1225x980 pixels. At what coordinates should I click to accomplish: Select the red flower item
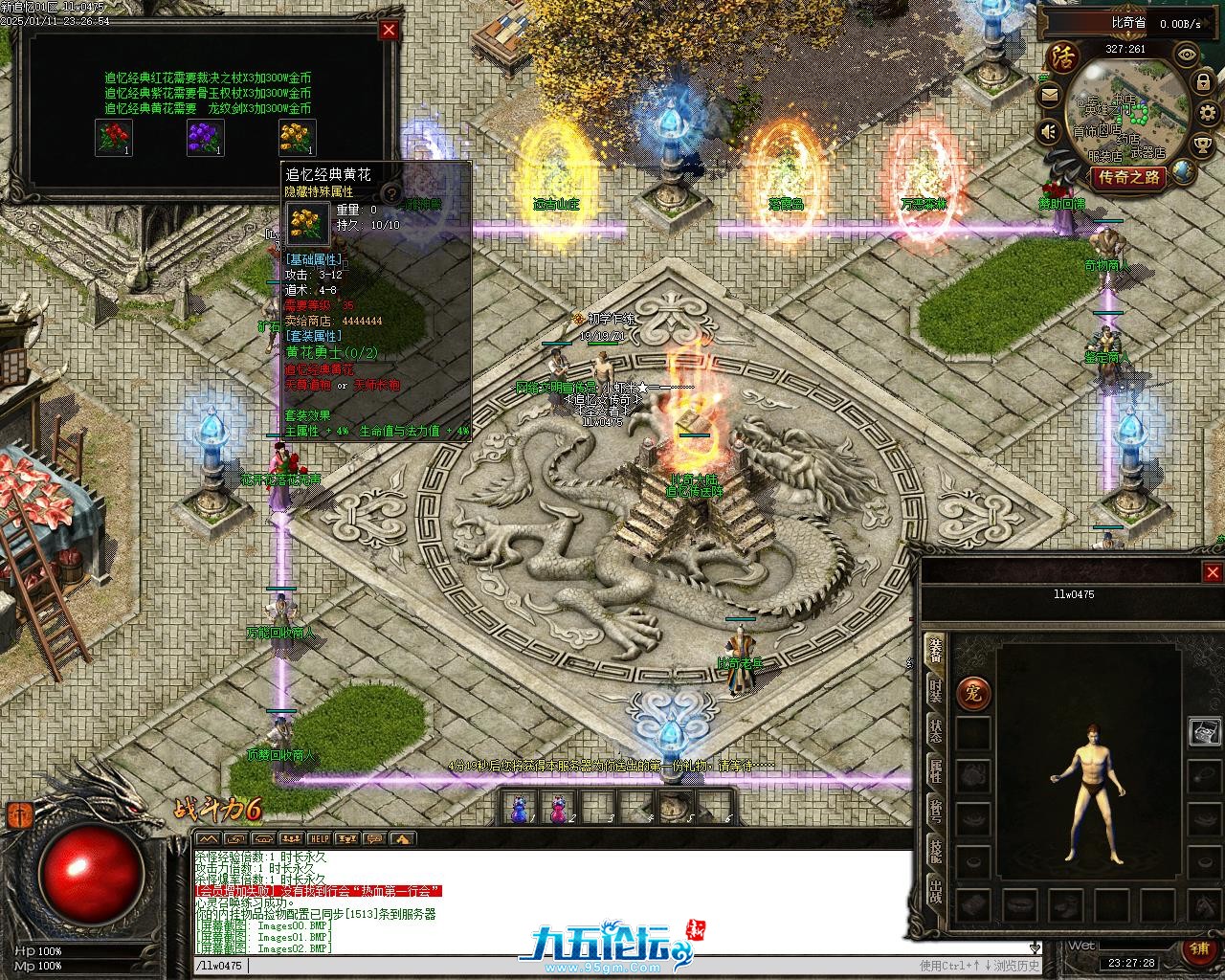pos(114,138)
